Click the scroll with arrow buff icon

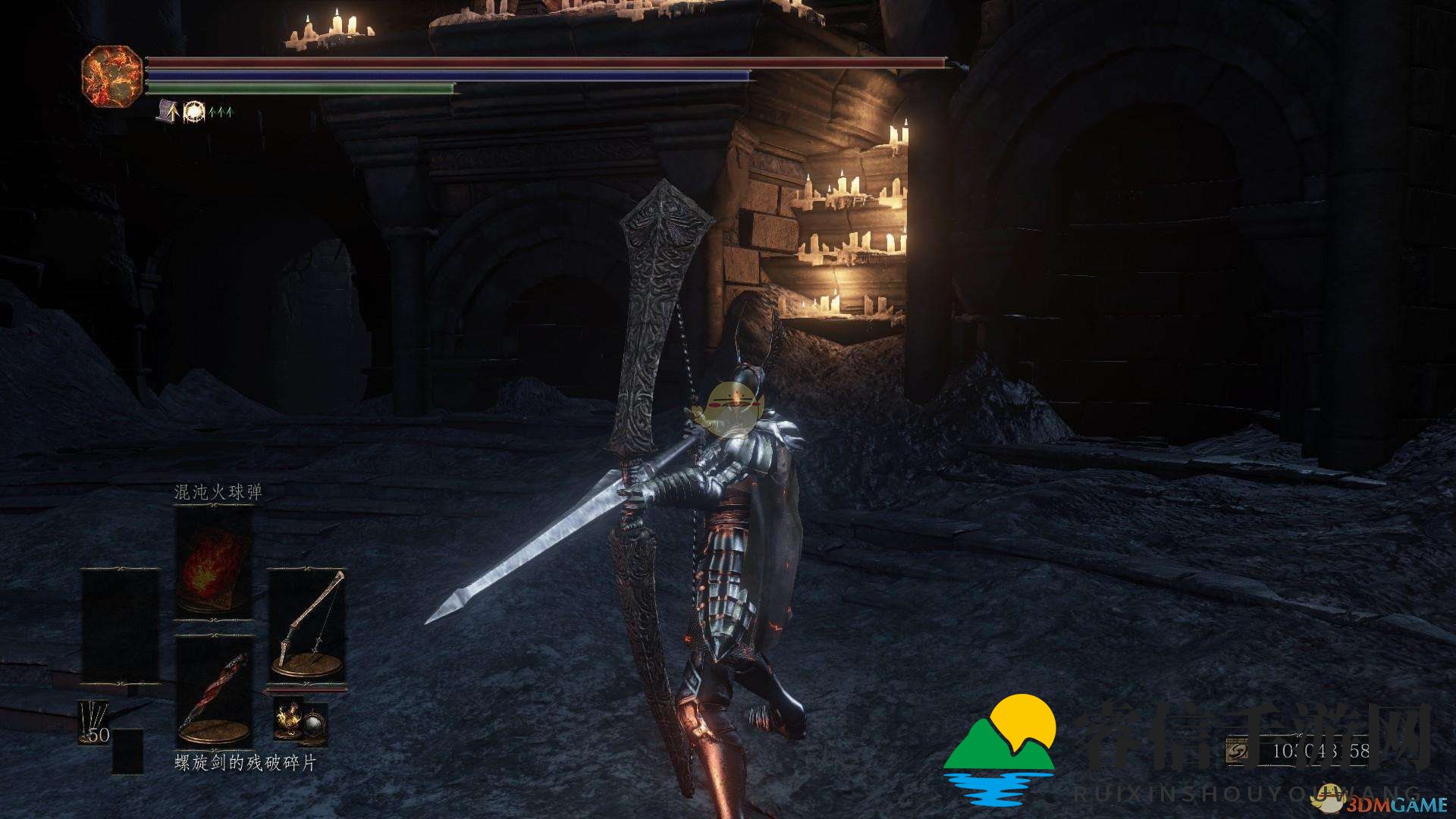tap(168, 111)
